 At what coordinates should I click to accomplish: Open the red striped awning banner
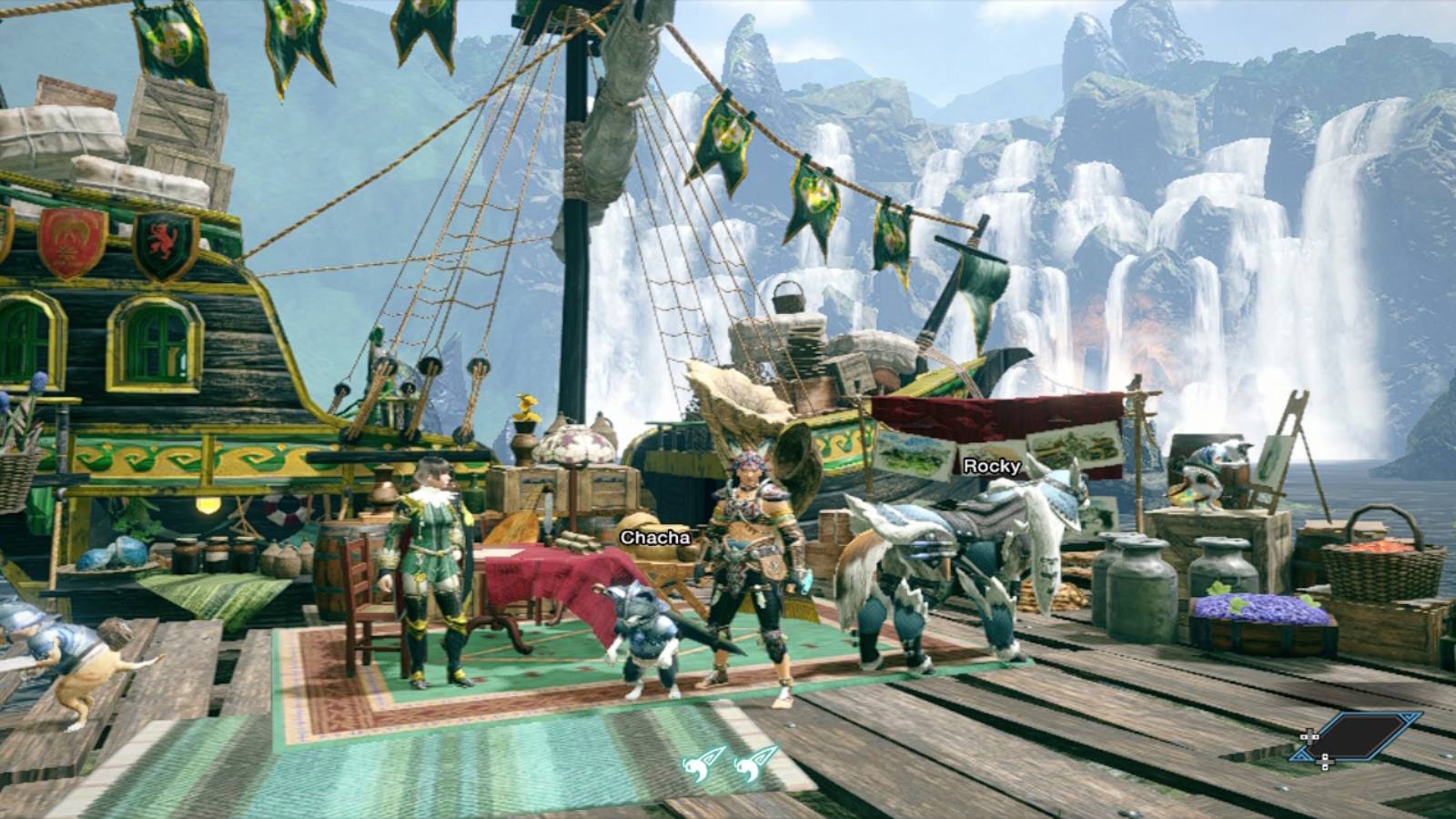pyautogui.click(x=992, y=414)
